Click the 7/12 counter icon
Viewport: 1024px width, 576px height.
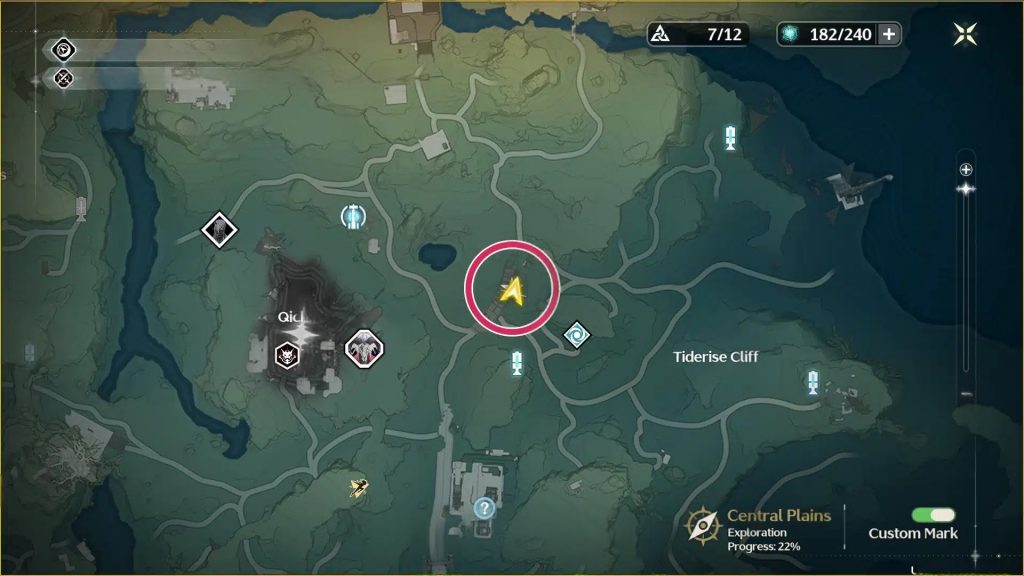point(662,34)
